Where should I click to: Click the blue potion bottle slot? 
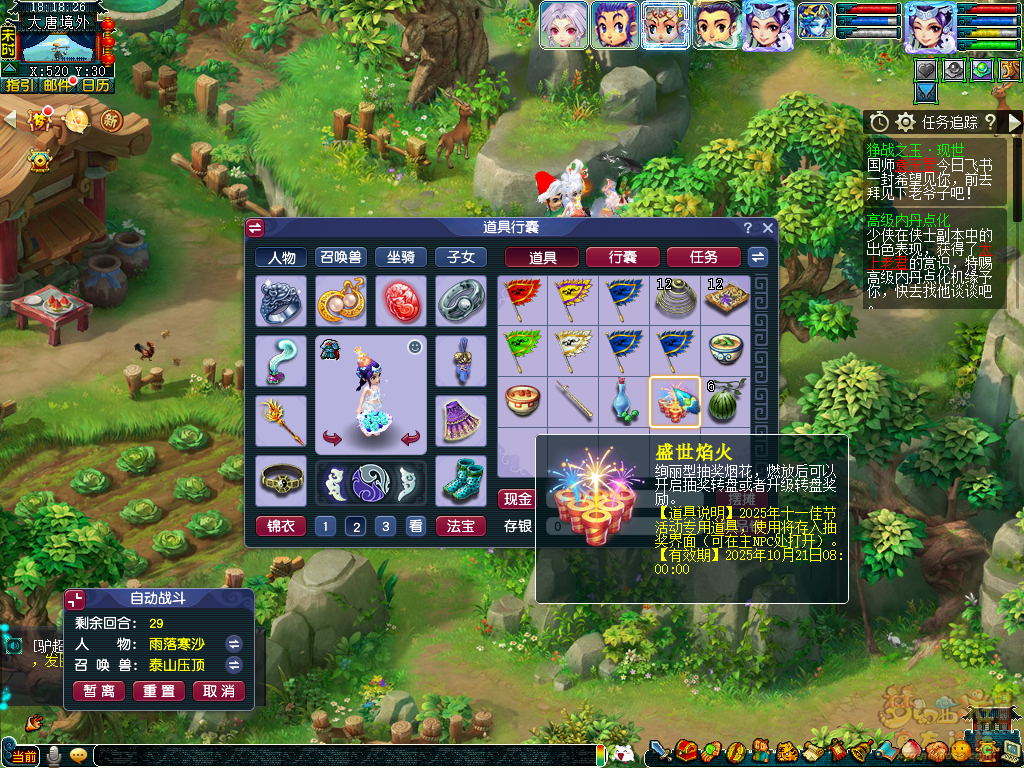(624, 401)
